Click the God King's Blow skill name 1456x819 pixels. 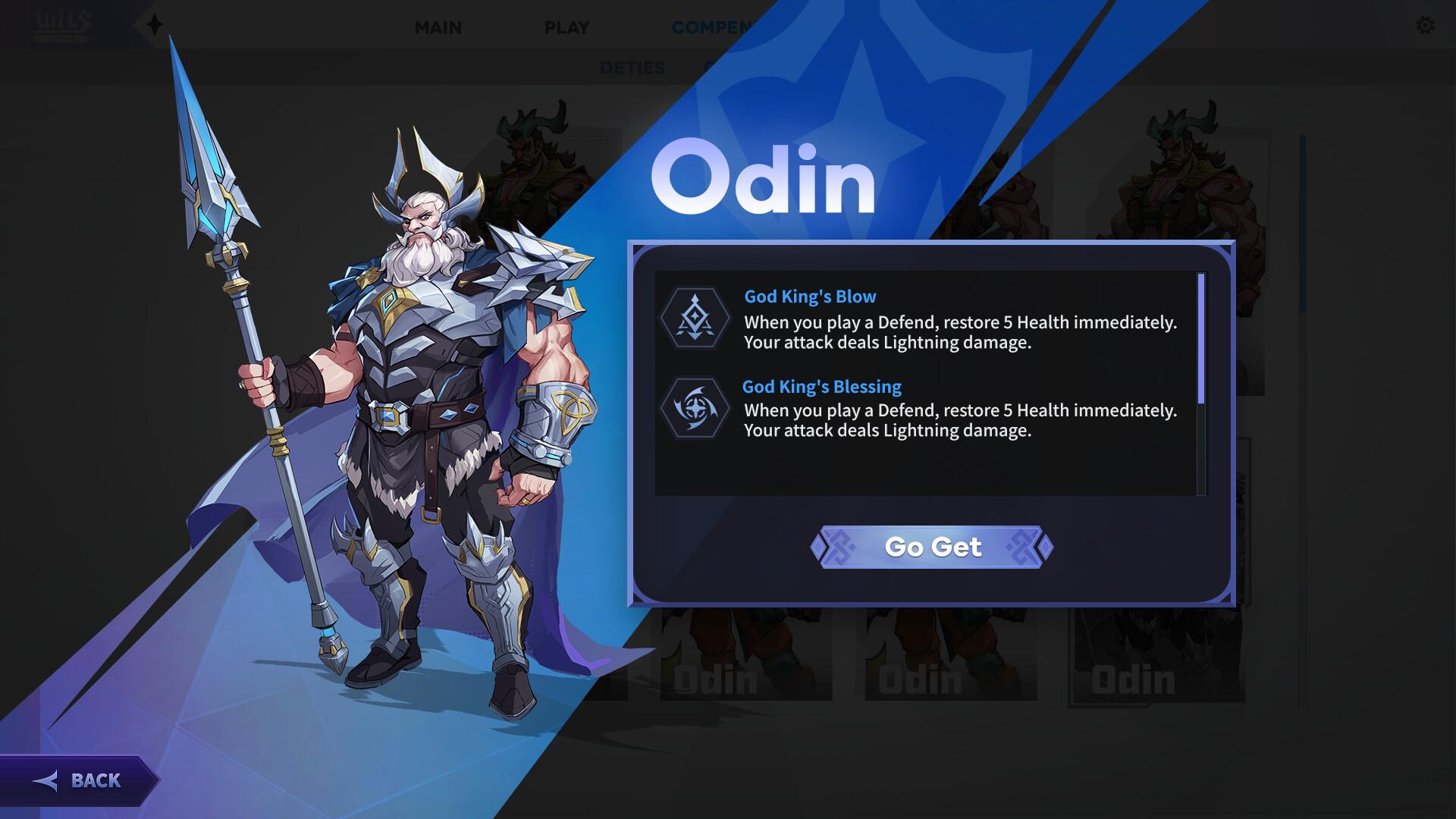point(809,297)
